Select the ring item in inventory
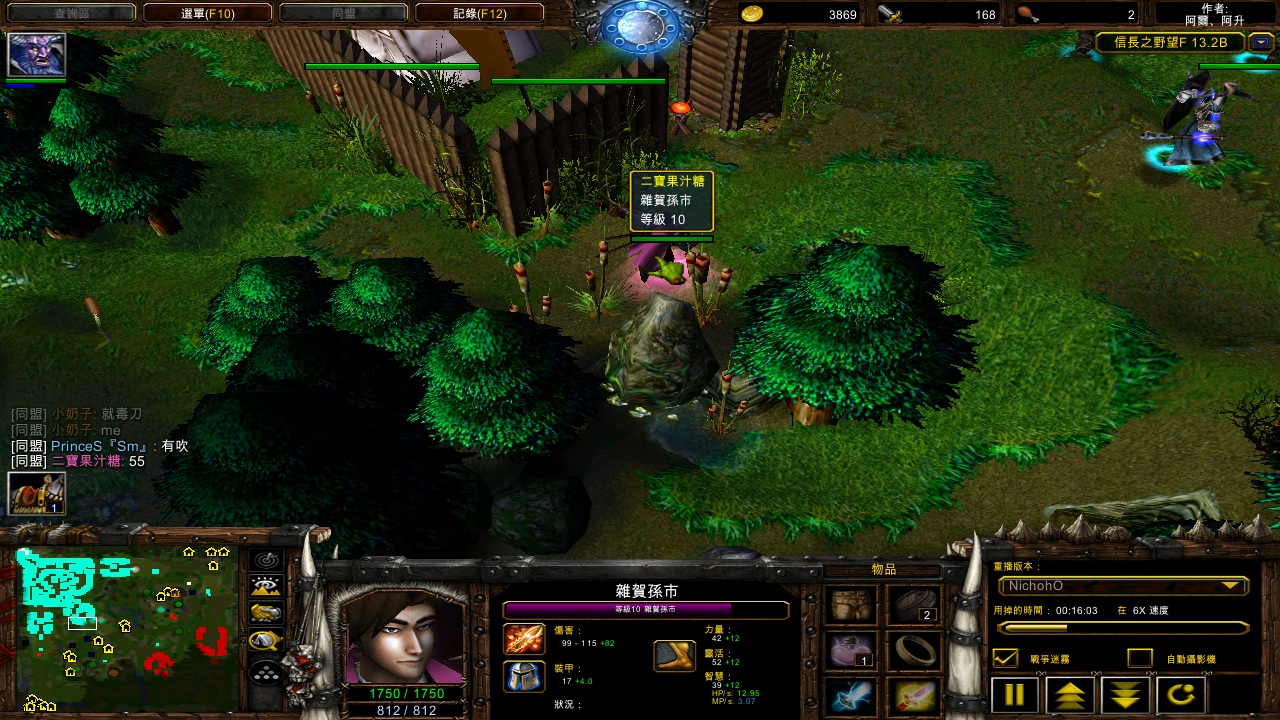The height and width of the screenshot is (720, 1280). [x=913, y=651]
